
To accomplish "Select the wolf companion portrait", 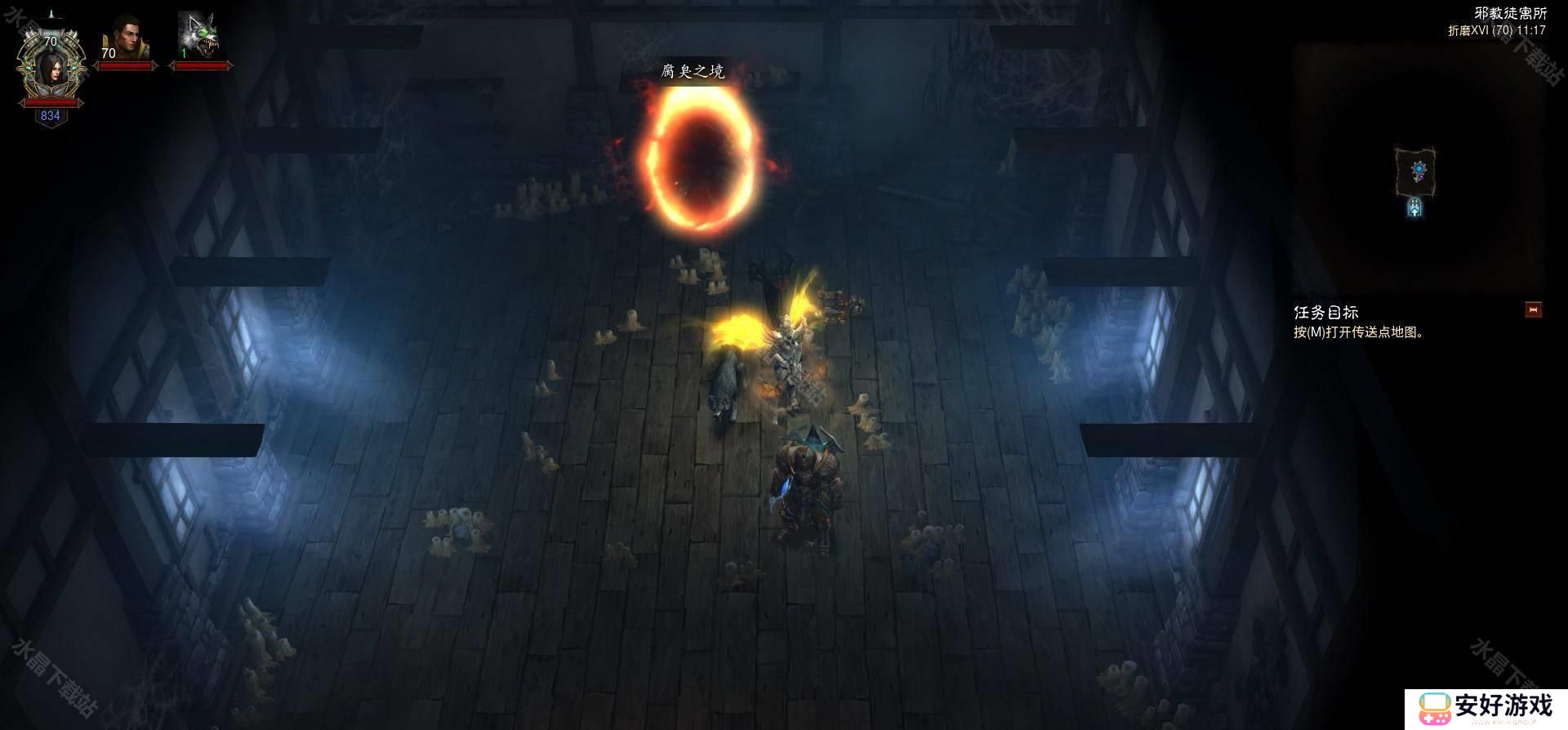I will click(198, 38).
